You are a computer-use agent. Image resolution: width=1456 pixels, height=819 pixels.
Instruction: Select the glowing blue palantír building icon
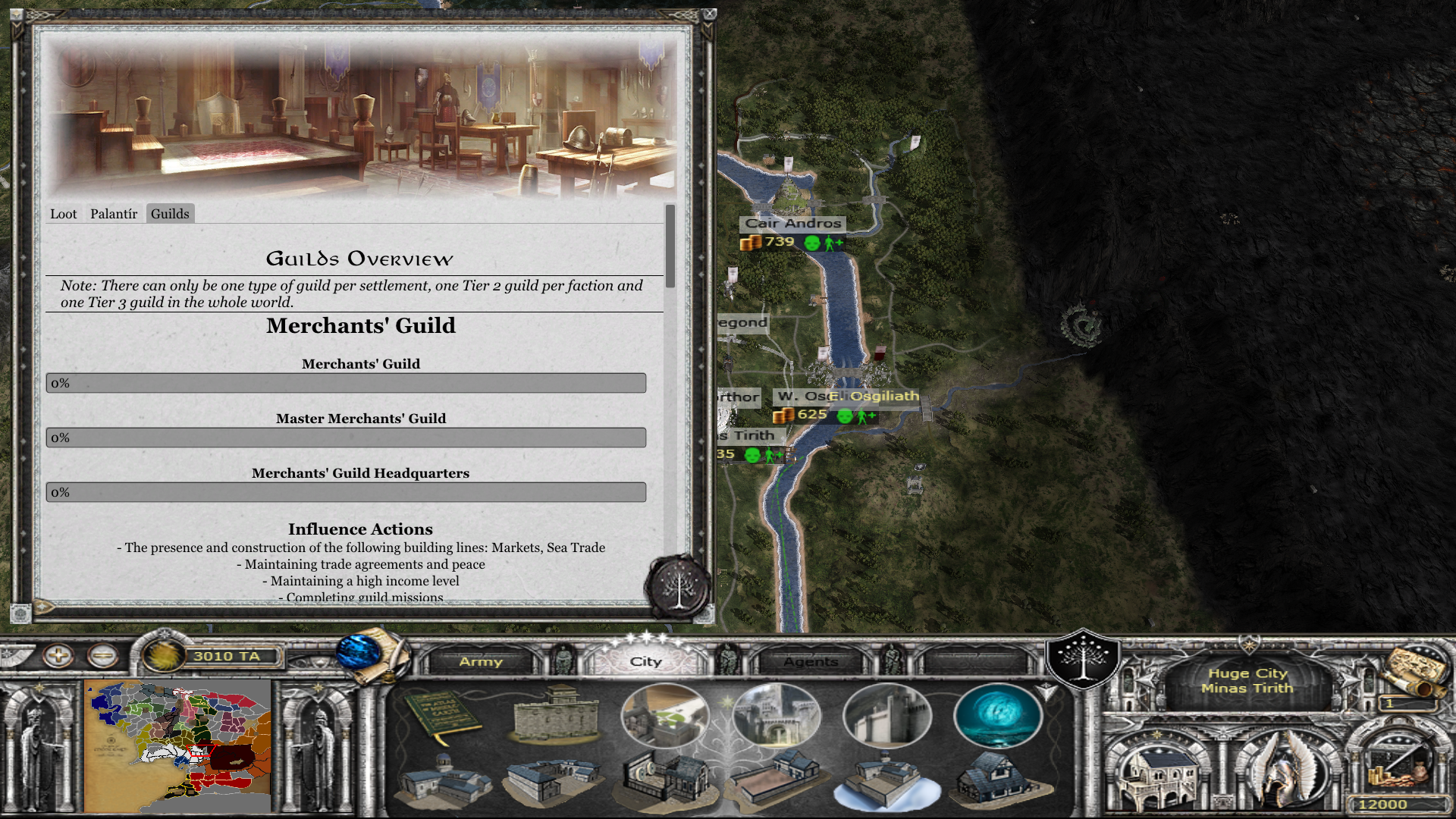997,715
